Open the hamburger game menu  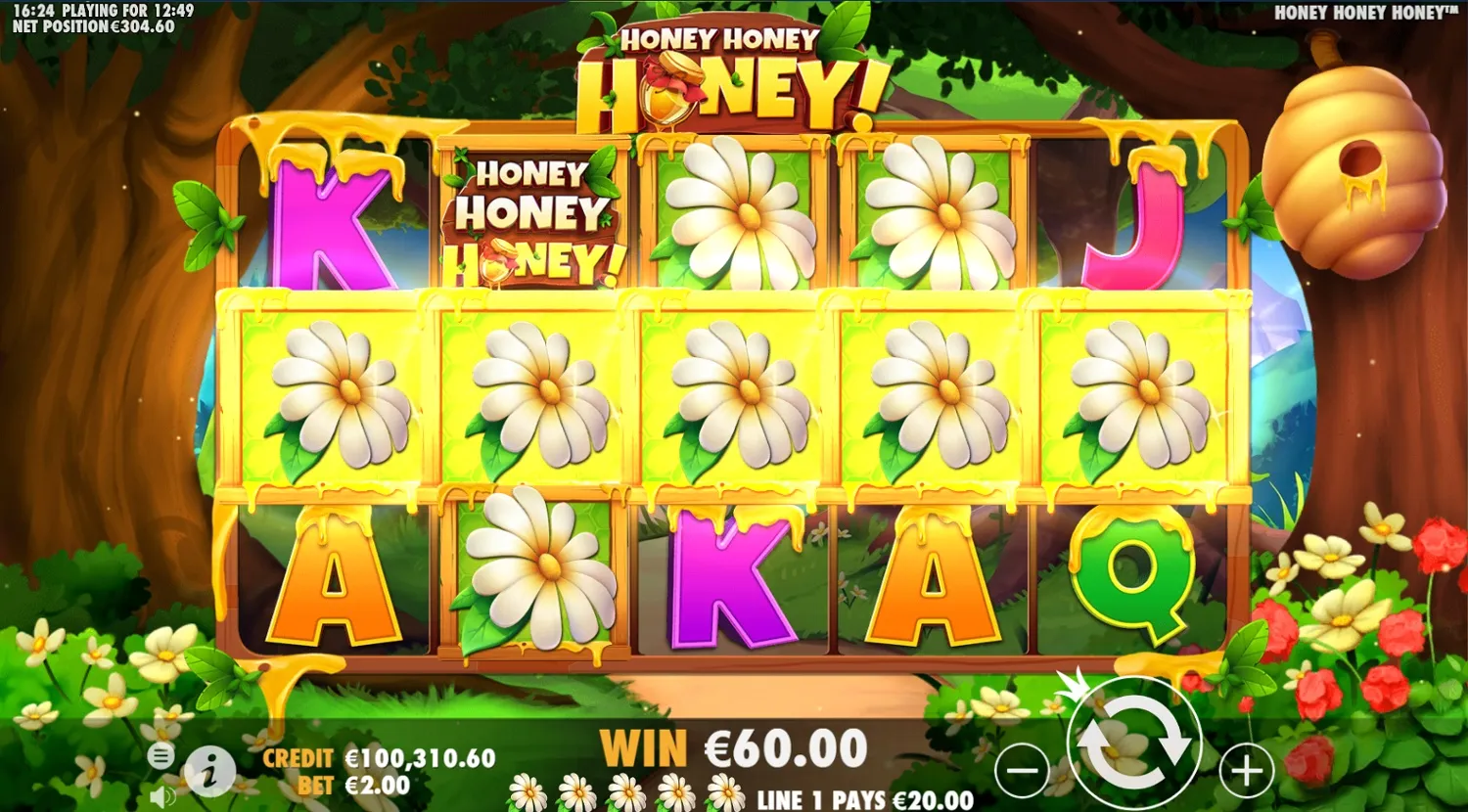coord(160,755)
